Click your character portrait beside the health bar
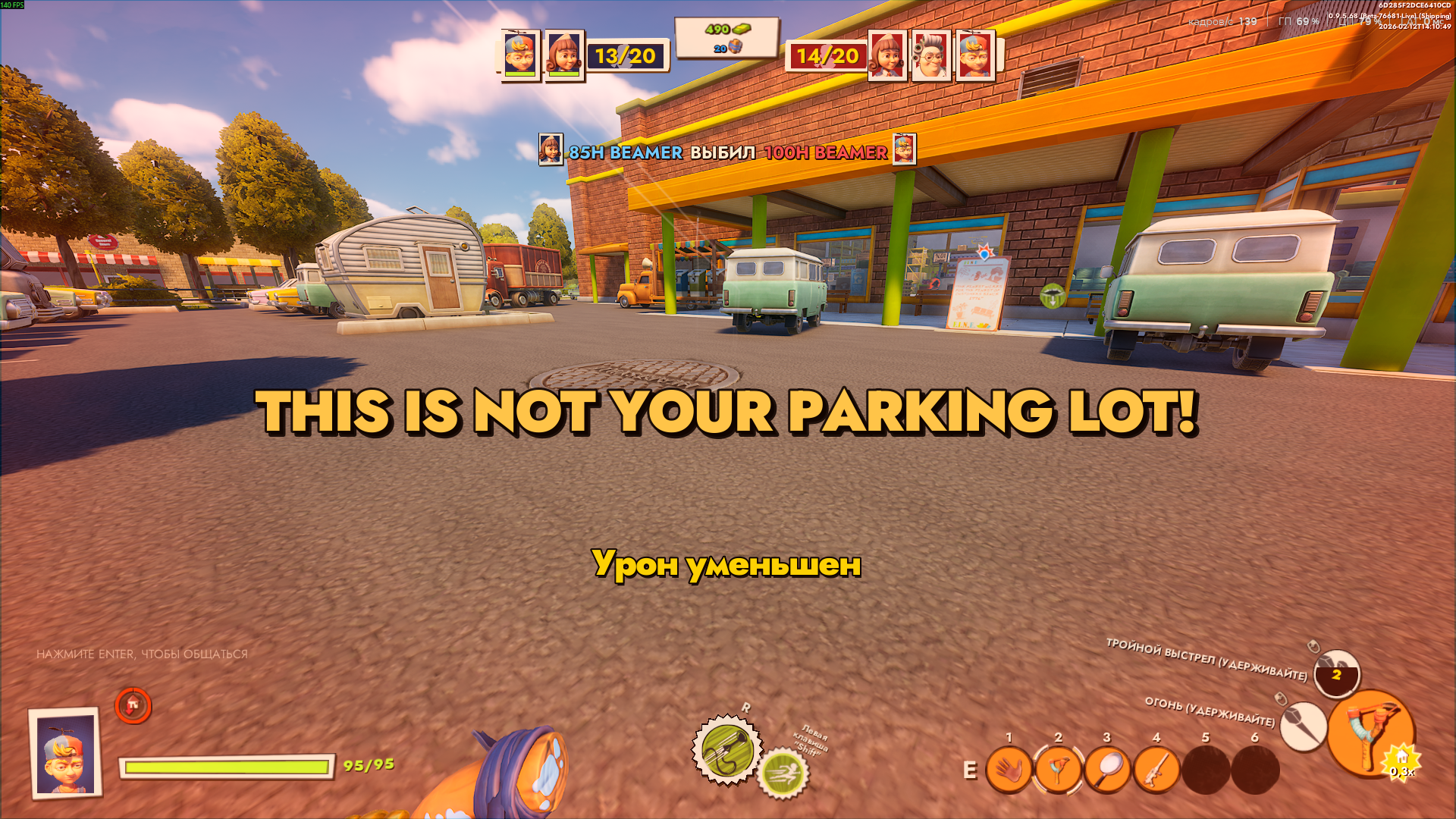 (x=66, y=752)
